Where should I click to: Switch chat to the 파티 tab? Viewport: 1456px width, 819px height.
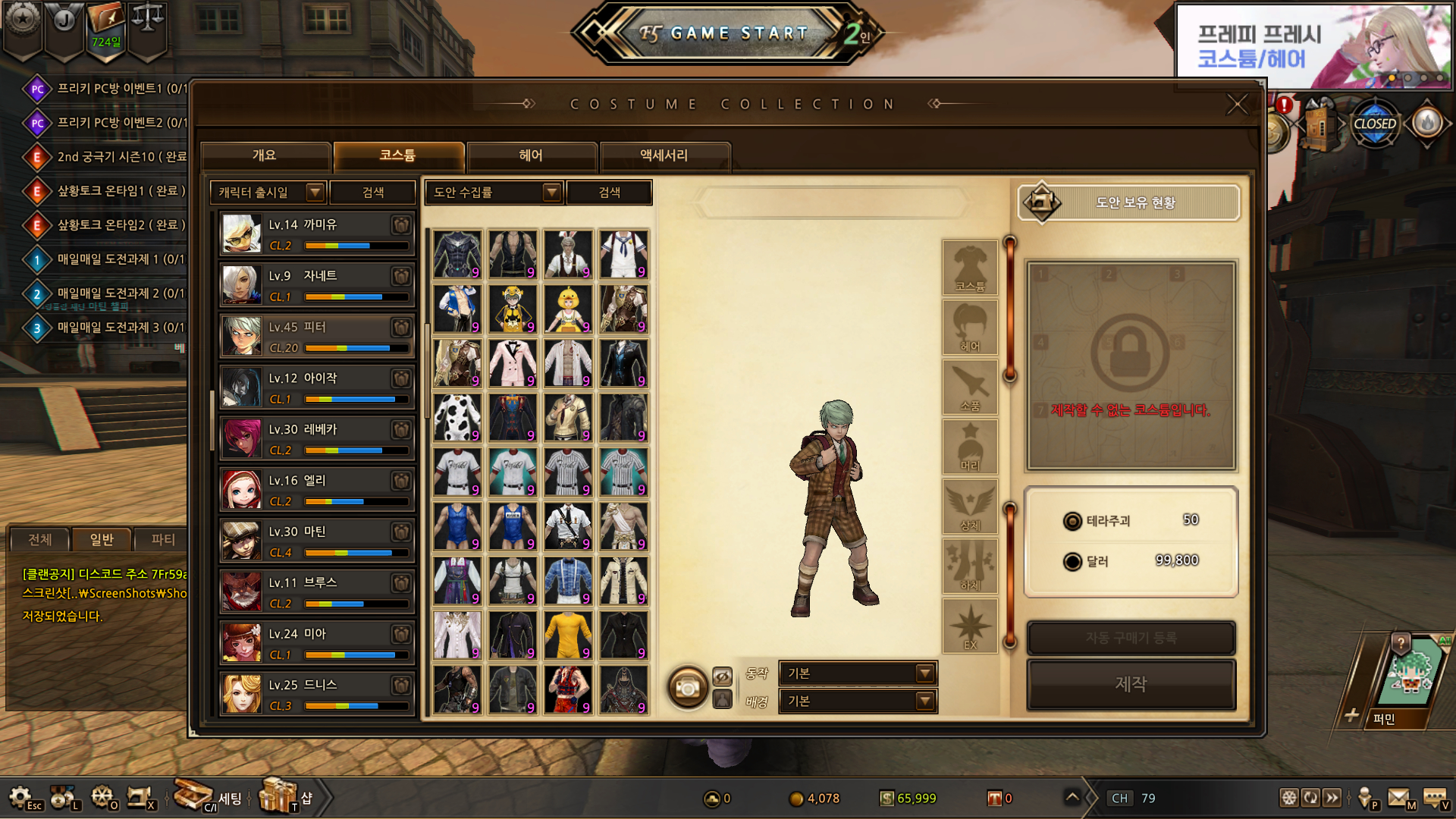(162, 539)
